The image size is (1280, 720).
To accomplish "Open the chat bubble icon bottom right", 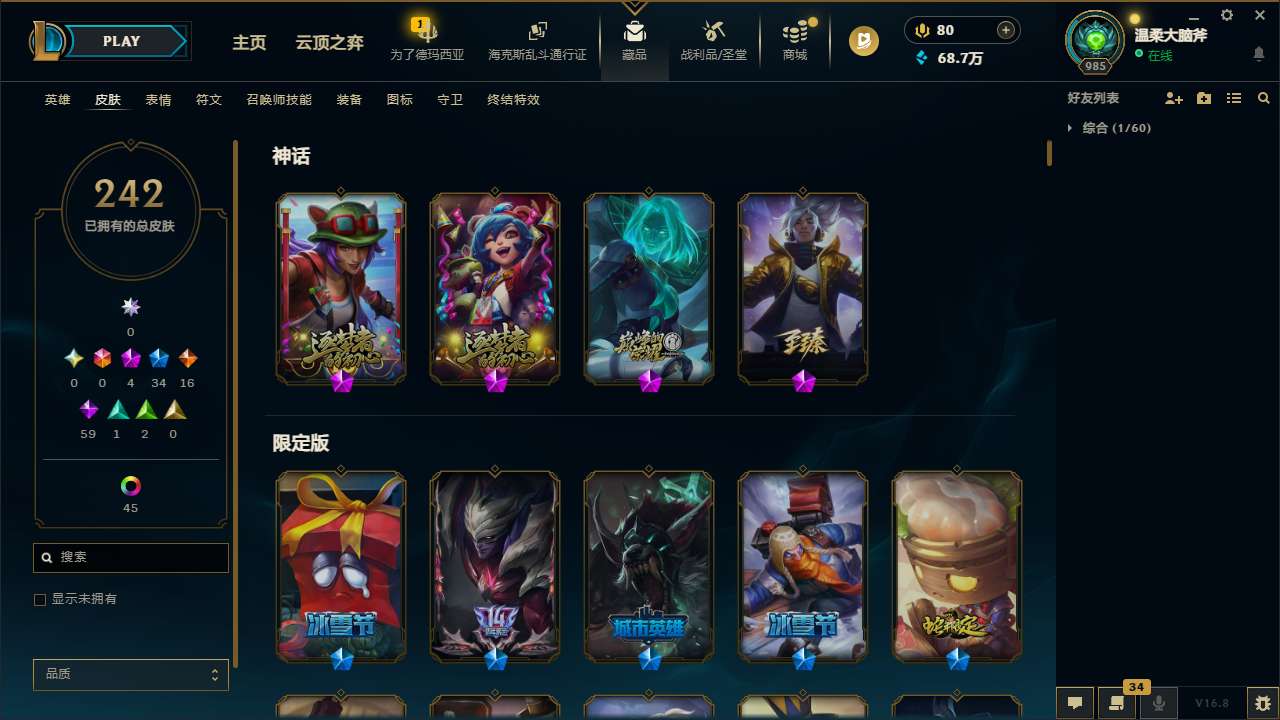I will pos(1074,703).
